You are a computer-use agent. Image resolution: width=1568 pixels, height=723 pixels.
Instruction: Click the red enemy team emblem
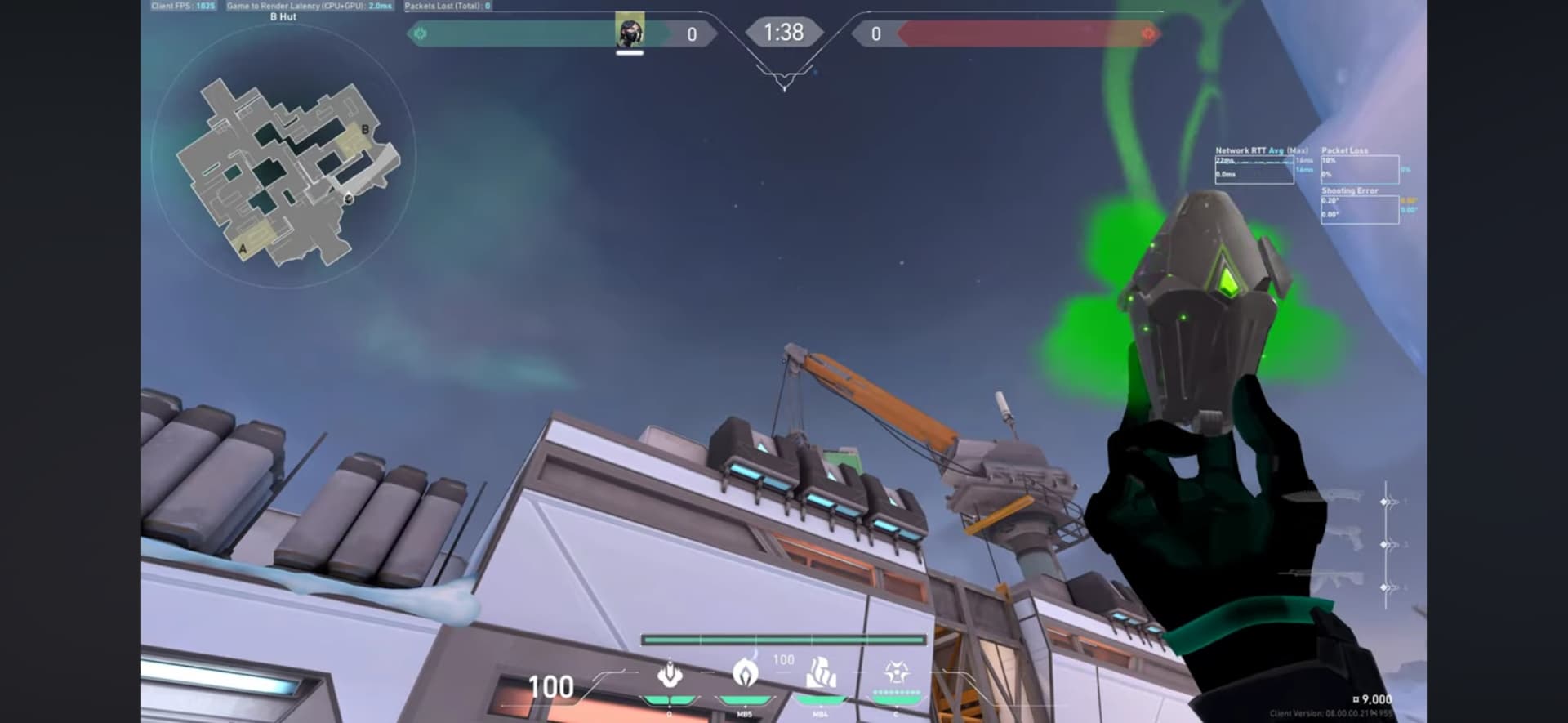click(1147, 33)
